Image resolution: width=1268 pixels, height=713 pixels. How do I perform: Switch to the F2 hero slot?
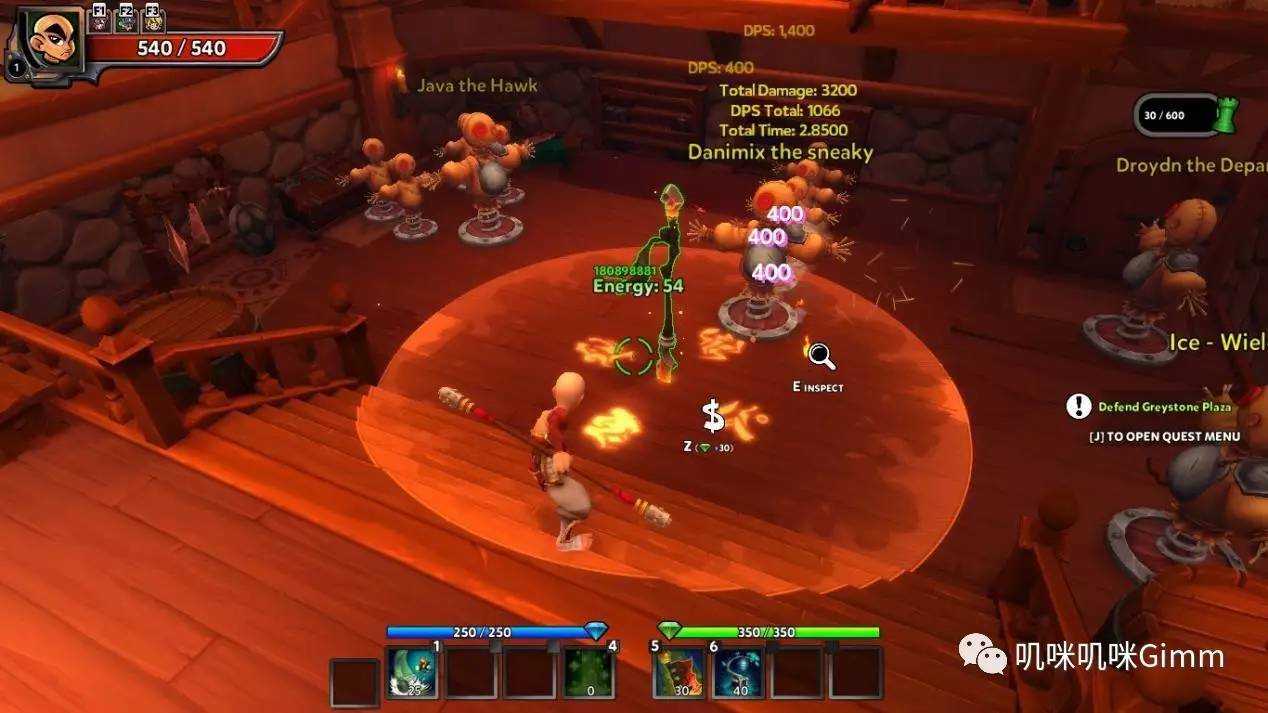click(x=126, y=18)
